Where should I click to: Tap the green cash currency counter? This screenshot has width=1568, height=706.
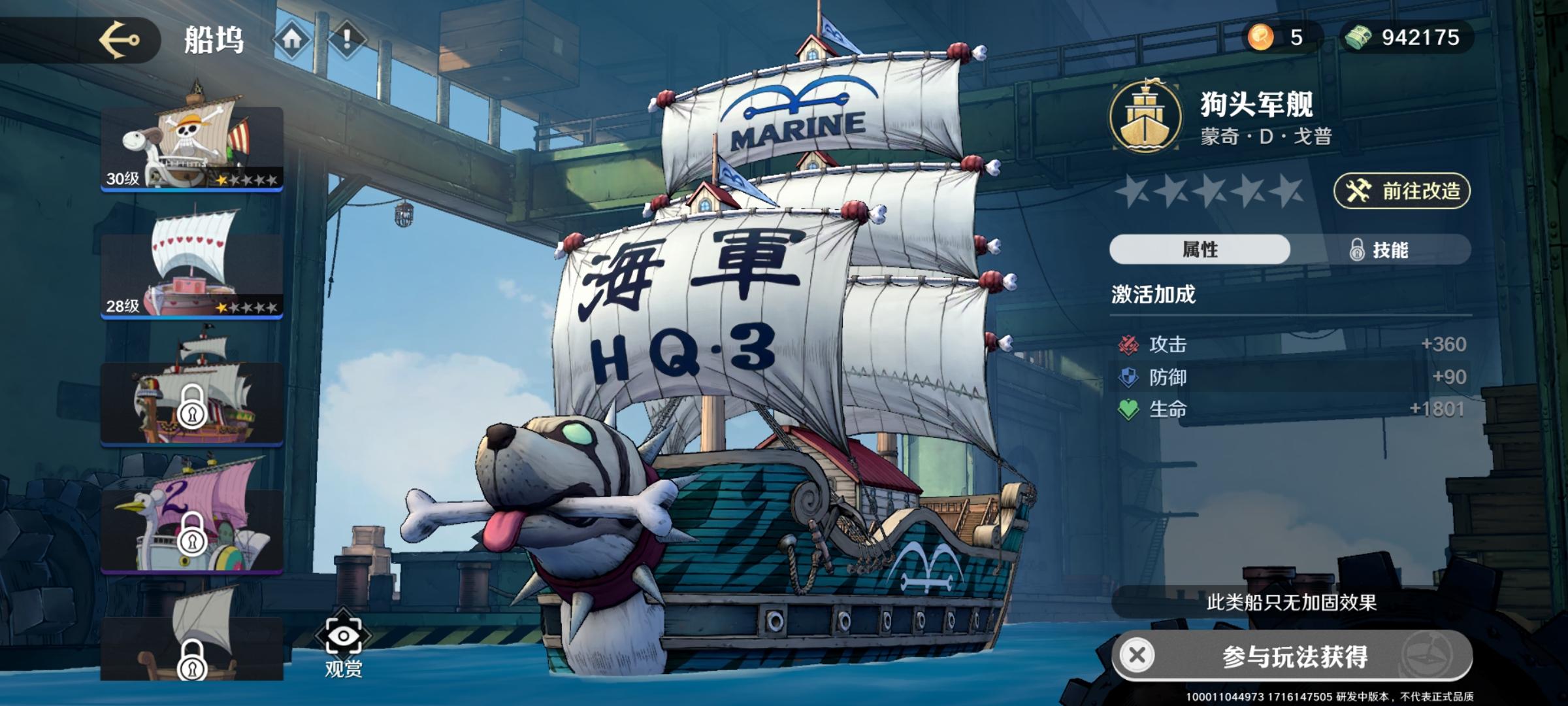1406,37
